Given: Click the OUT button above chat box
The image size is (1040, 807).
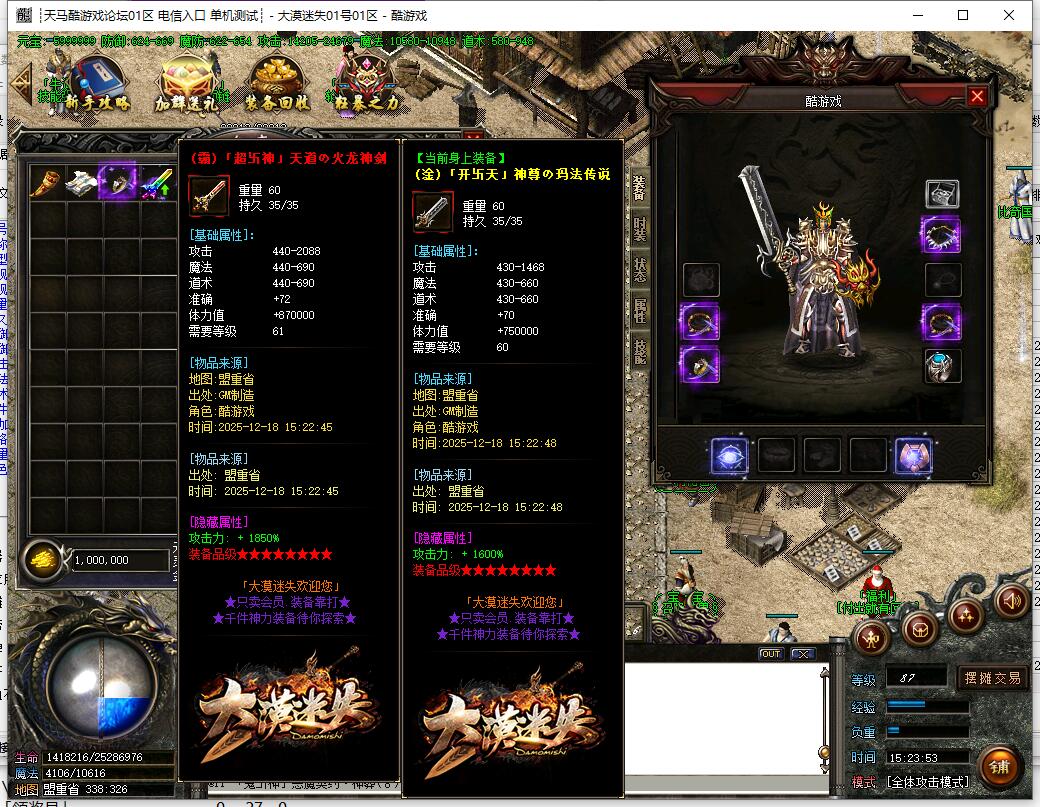Looking at the screenshot, I should [770, 654].
